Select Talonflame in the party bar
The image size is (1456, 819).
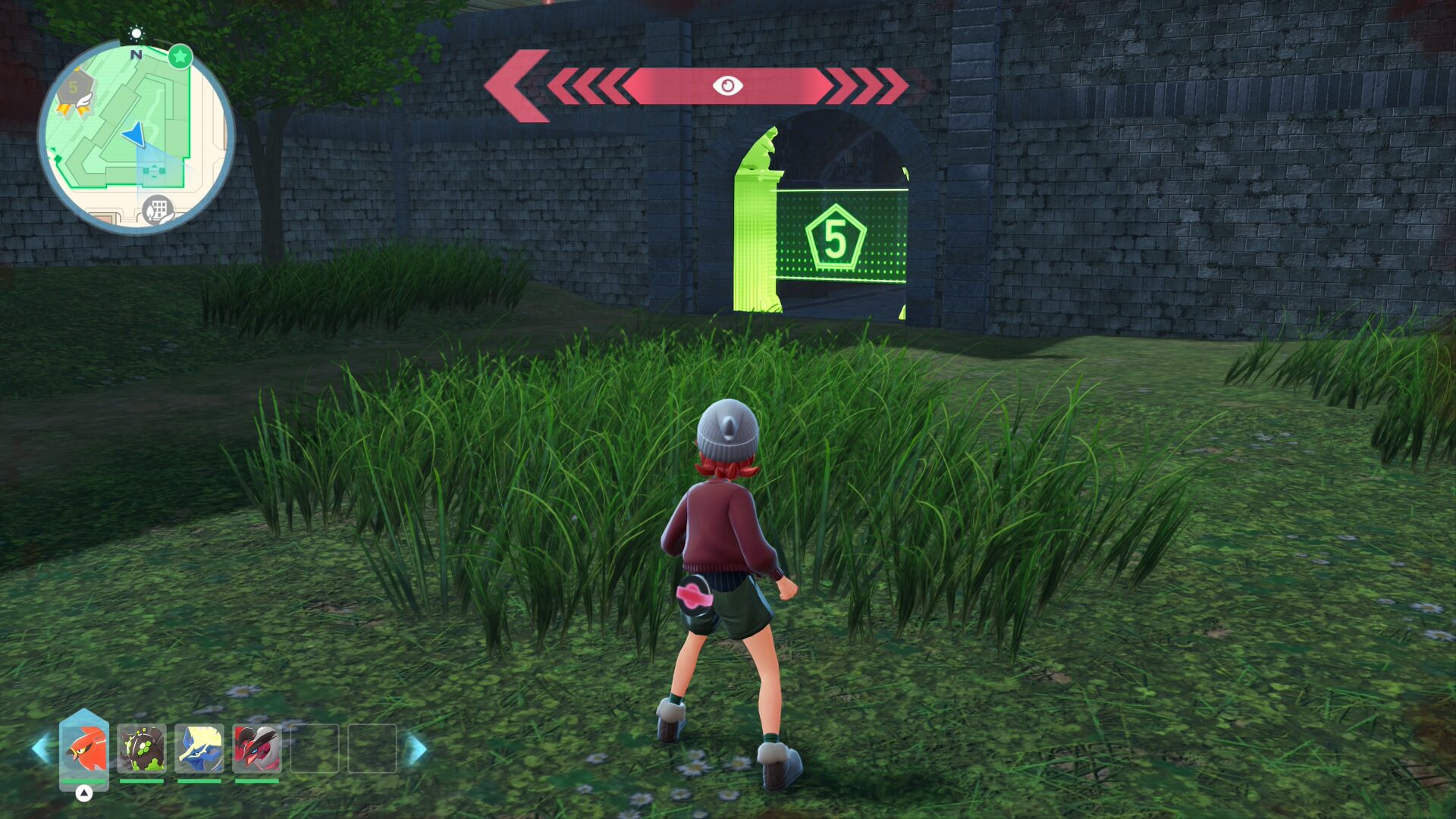click(x=84, y=748)
